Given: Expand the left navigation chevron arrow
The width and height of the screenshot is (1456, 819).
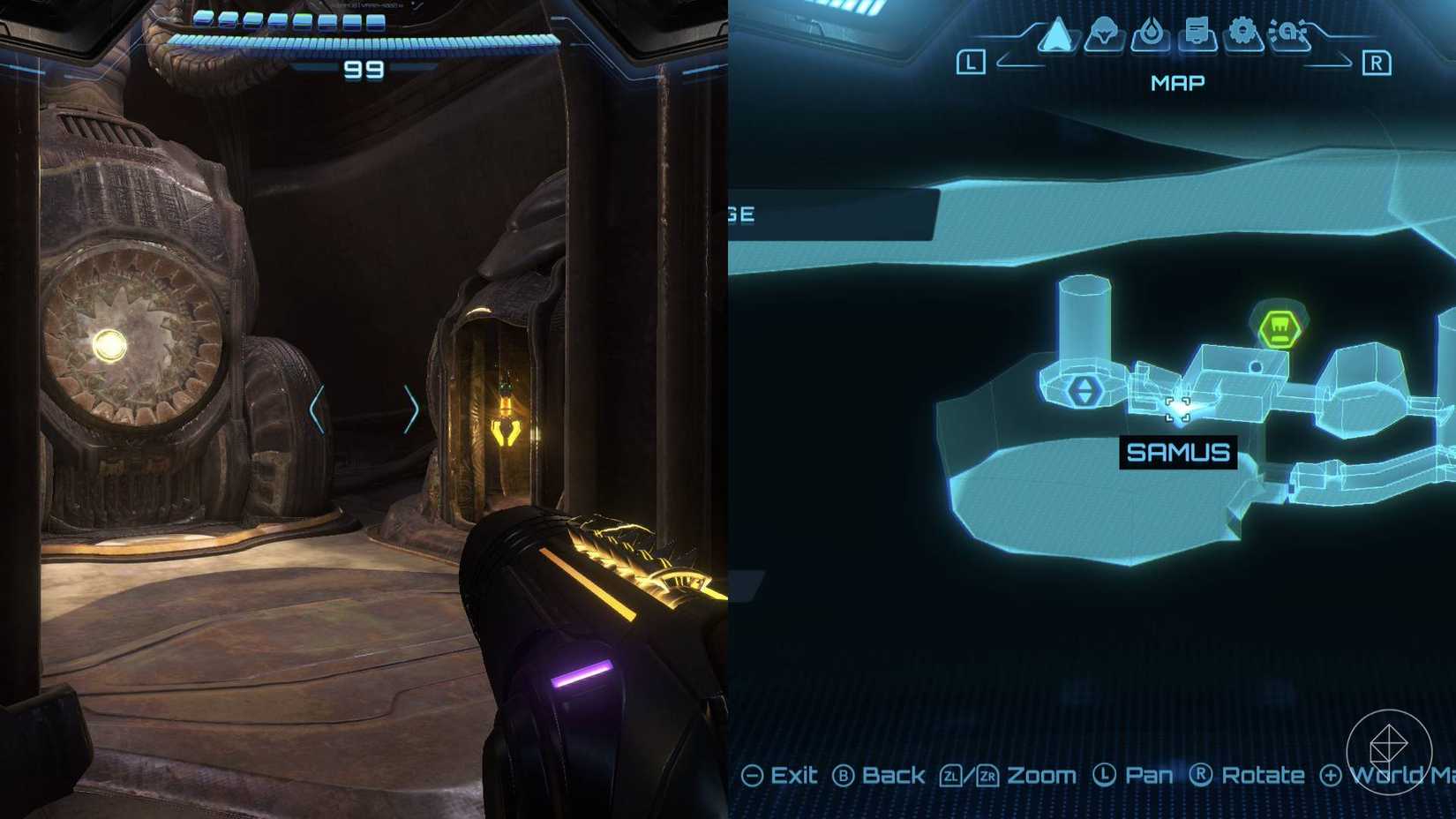Looking at the screenshot, I should 316,409.
